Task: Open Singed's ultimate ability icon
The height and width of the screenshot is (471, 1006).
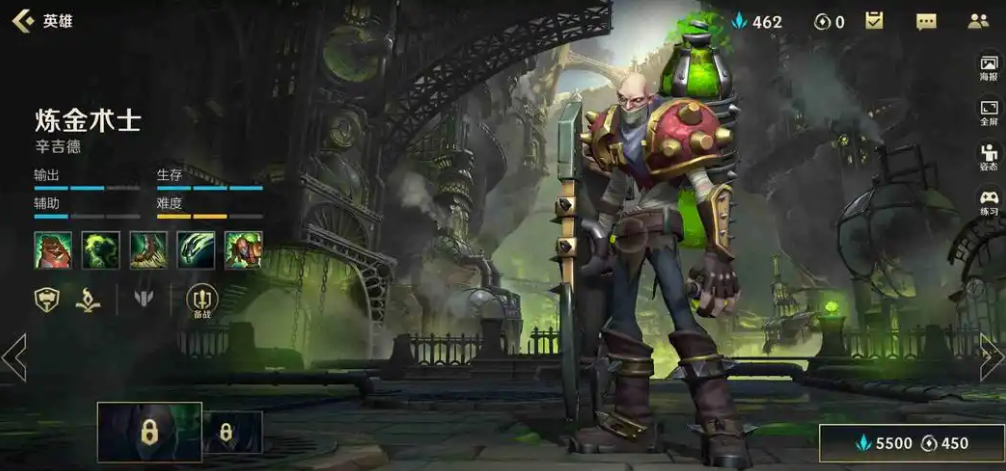Action: click(243, 249)
